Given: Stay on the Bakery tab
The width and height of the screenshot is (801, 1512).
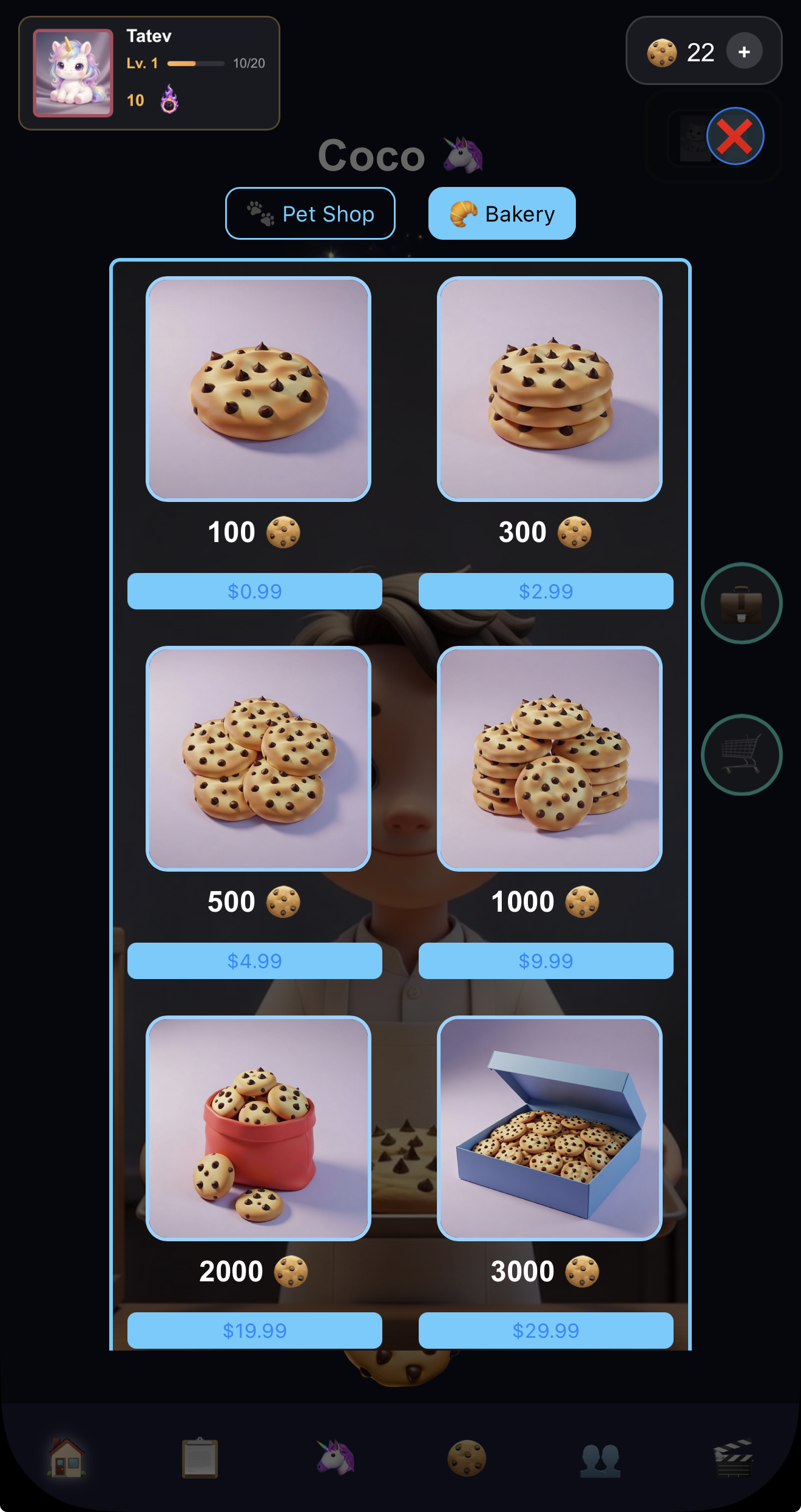Looking at the screenshot, I should point(501,213).
